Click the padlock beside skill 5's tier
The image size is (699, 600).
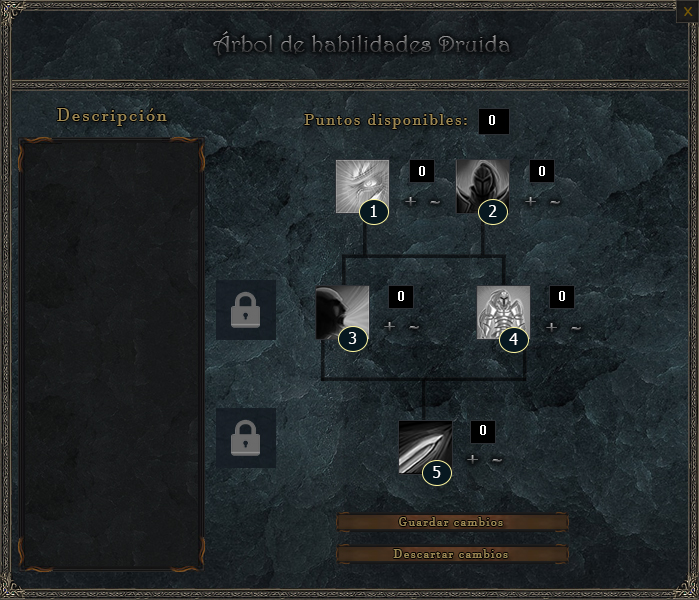click(x=246, y=438)
